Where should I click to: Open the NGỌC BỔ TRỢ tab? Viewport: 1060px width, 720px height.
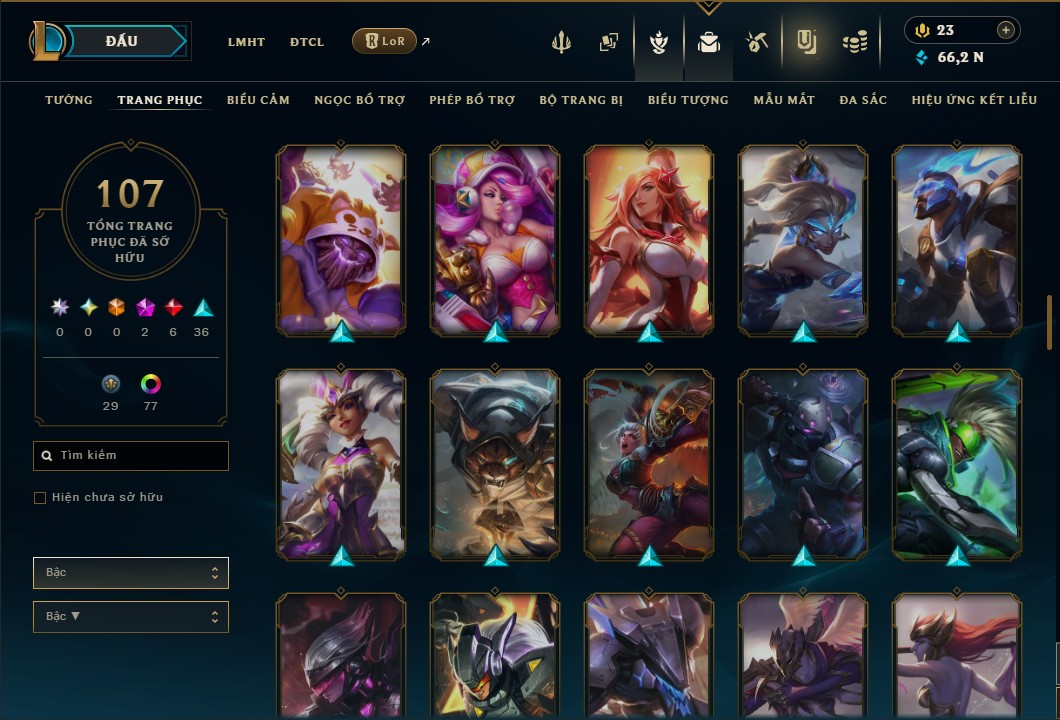point(359,100)
